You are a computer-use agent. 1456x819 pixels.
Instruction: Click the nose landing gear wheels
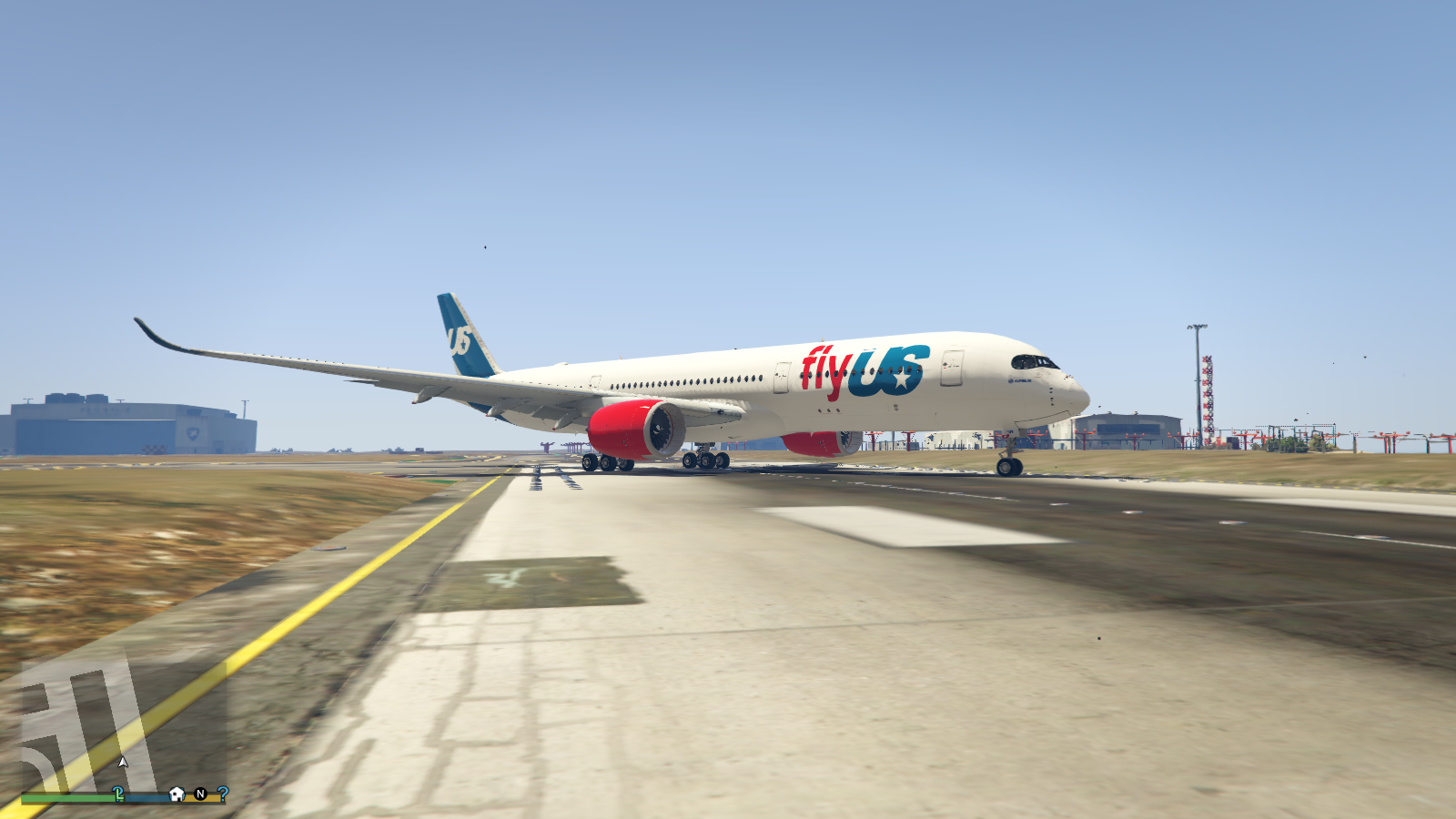point(1007,465)
